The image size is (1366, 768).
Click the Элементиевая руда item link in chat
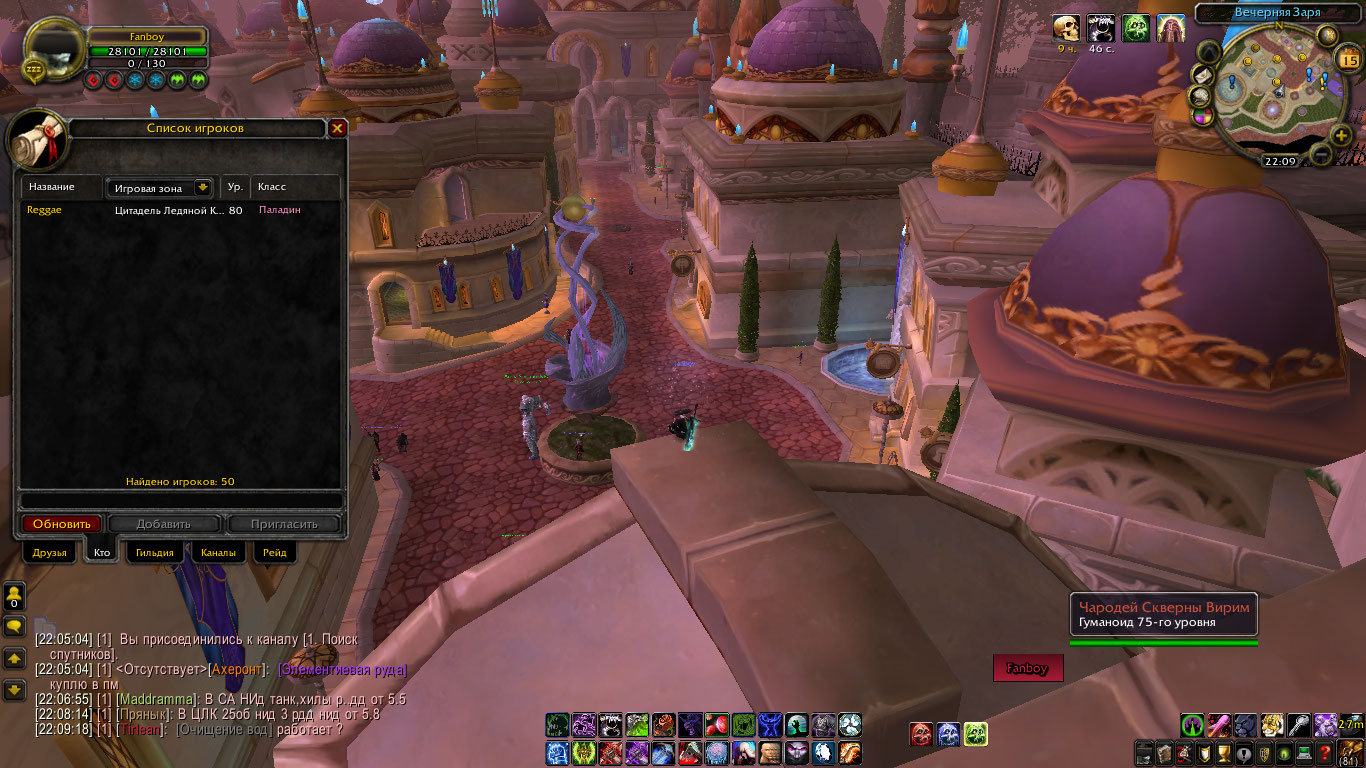click(343, 669)
